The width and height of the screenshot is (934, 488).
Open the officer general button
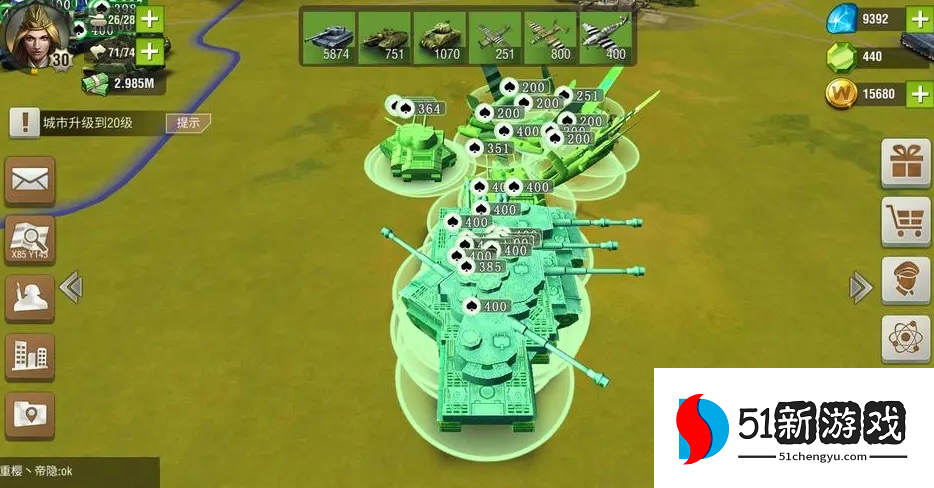coord(905,280)
